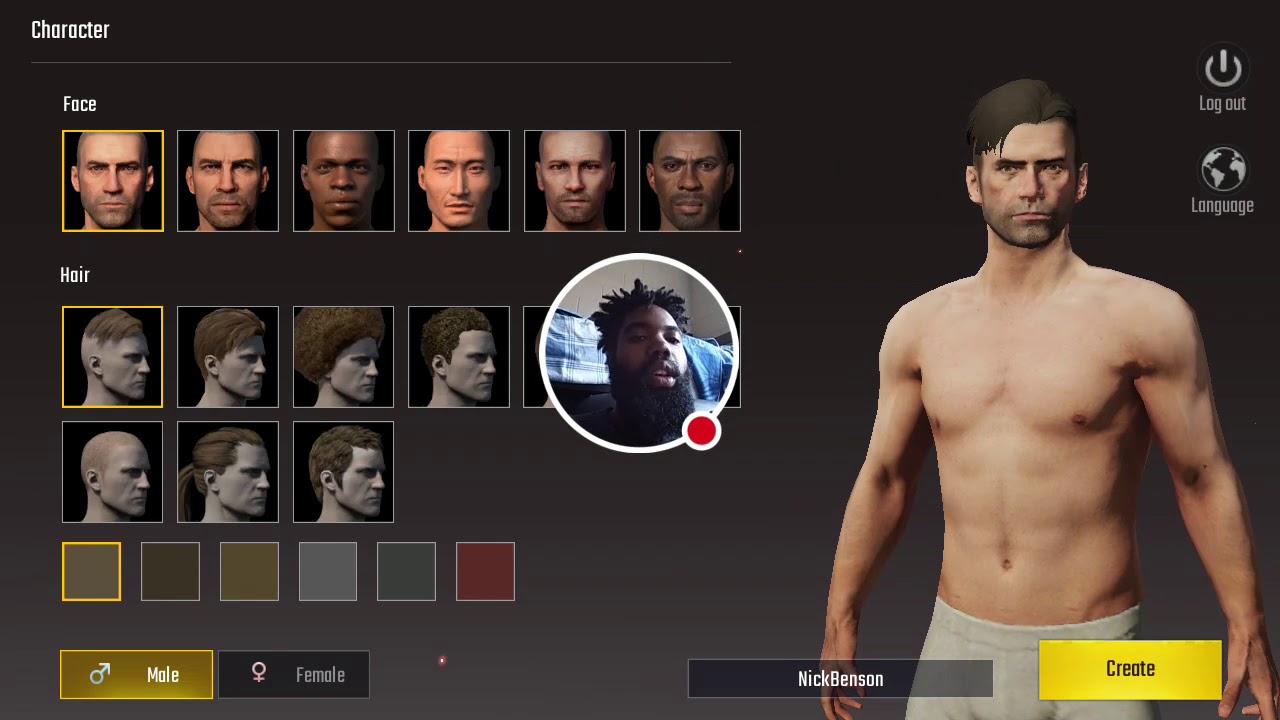The width and height of the screenshot is (1280, 720).
Task: Choose the side-swept undercut hairstyle thumbnail
Action: pos(112,357)
